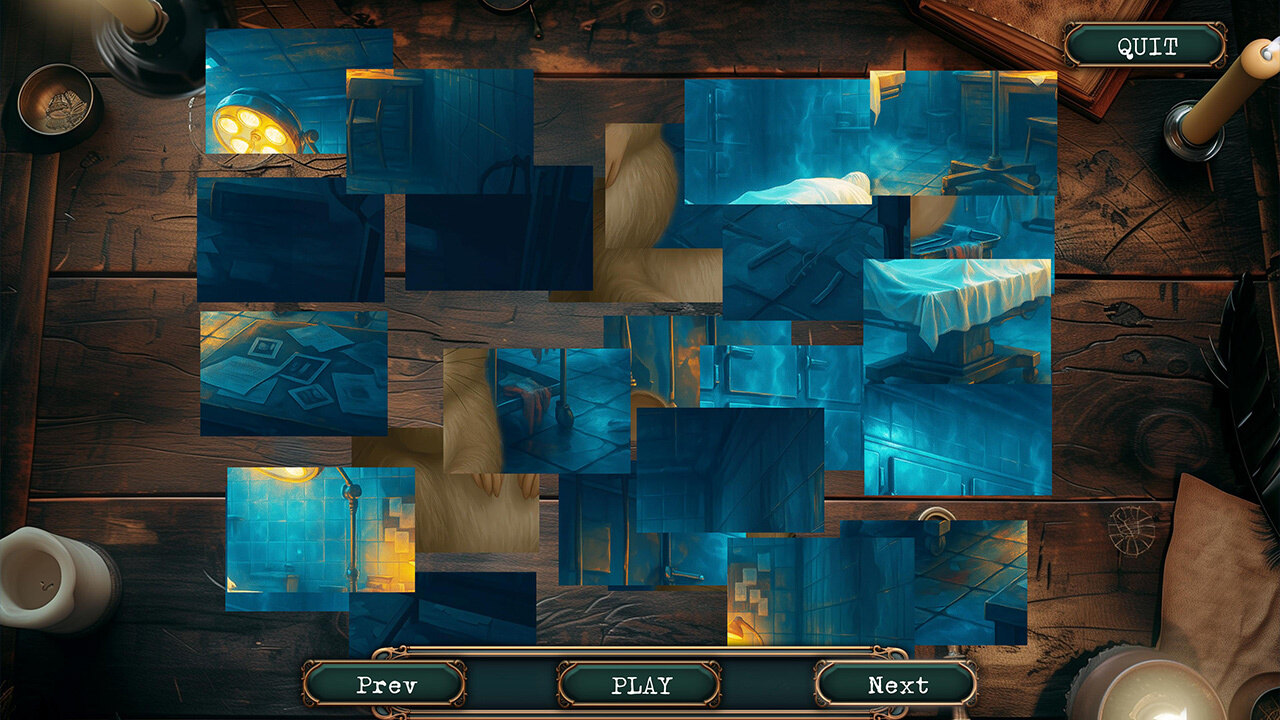Image resolution: width=1280 pixels, height=720 pixels.
Task: Advance to the Next puzzle
Action: pyautogui.click(x=896, y=685)
